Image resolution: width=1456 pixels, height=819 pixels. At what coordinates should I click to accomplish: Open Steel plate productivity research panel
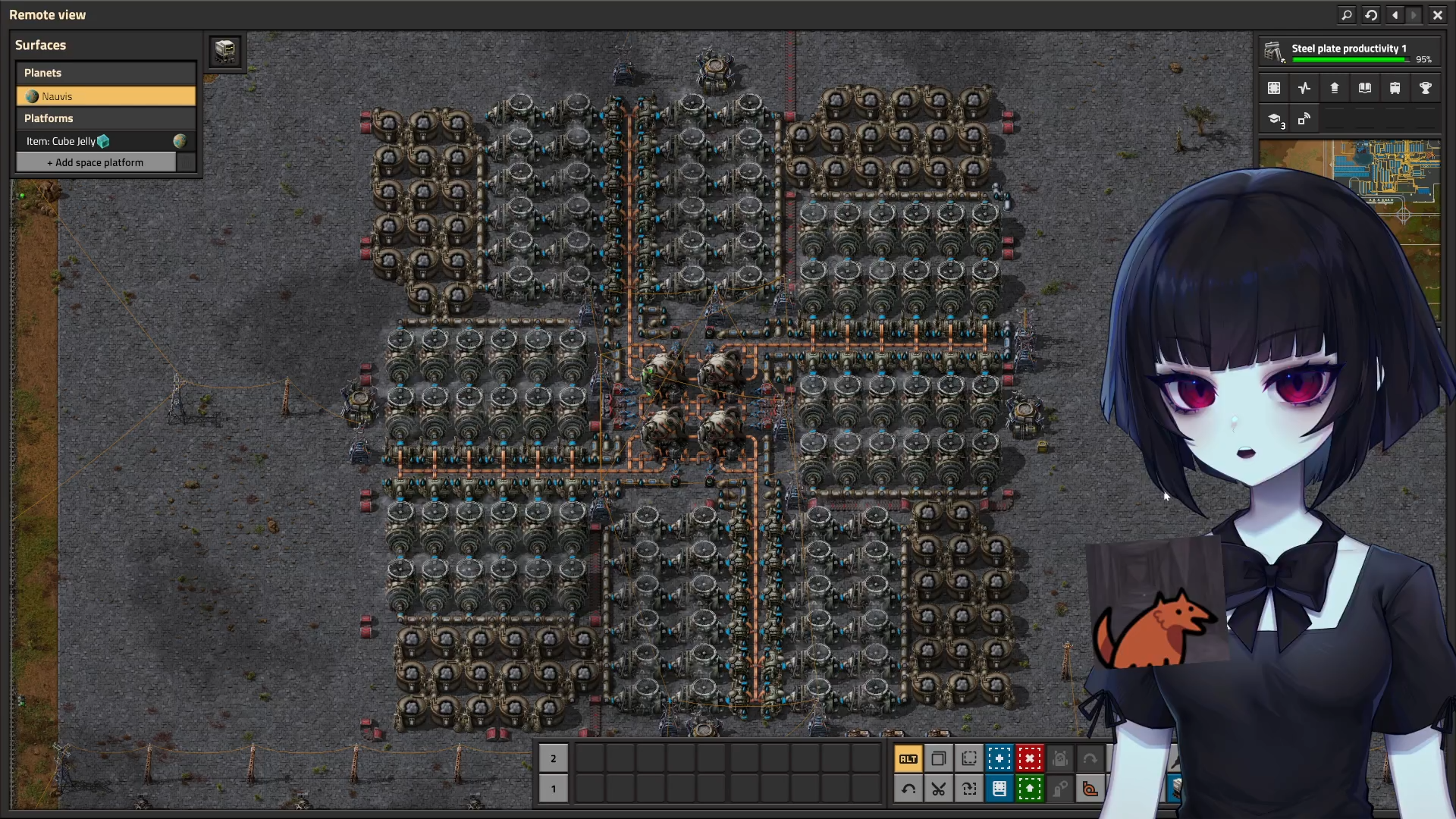1349,52
